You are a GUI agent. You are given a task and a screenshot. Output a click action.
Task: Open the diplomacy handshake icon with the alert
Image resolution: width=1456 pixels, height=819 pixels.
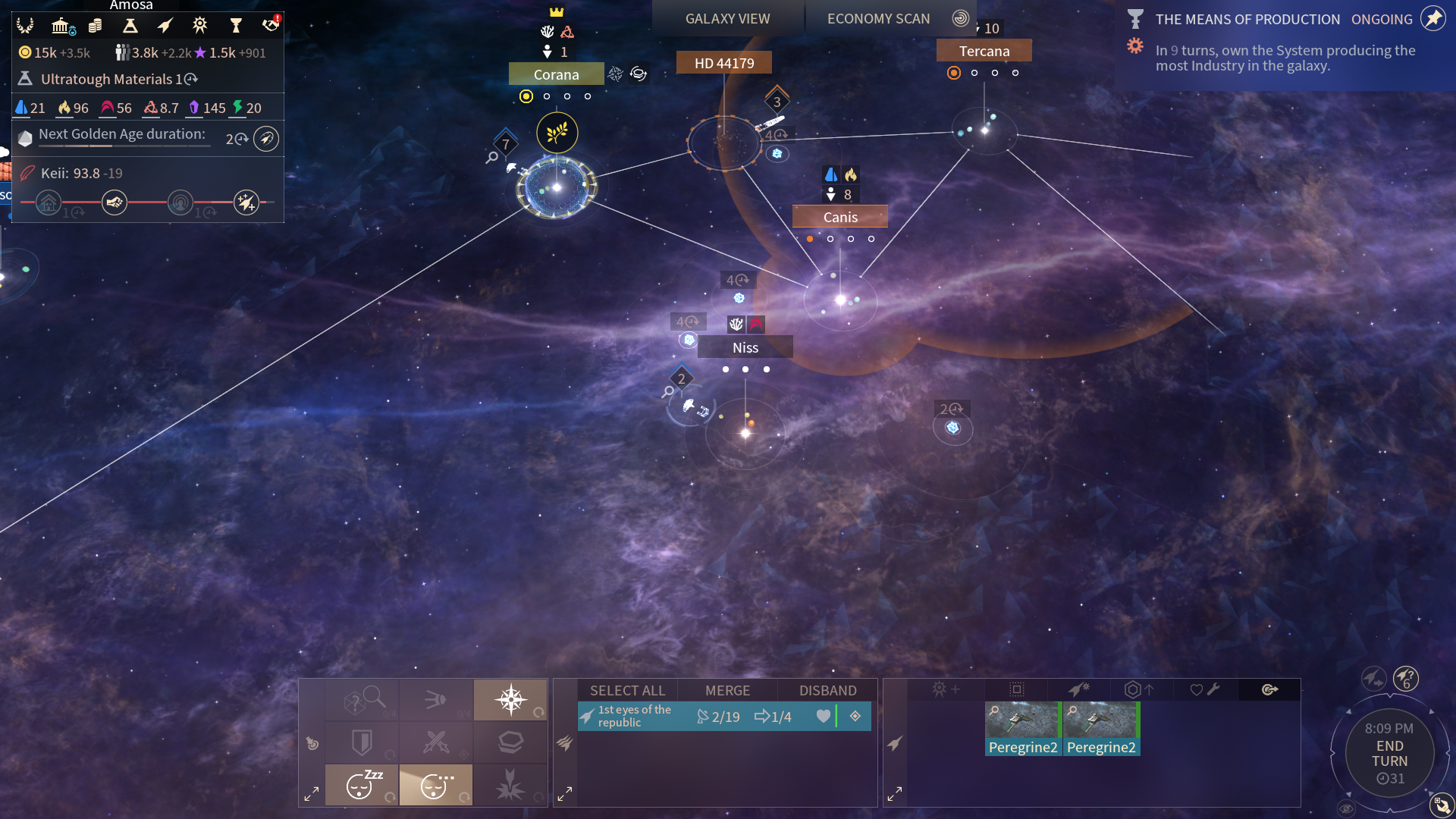[271, 25]
